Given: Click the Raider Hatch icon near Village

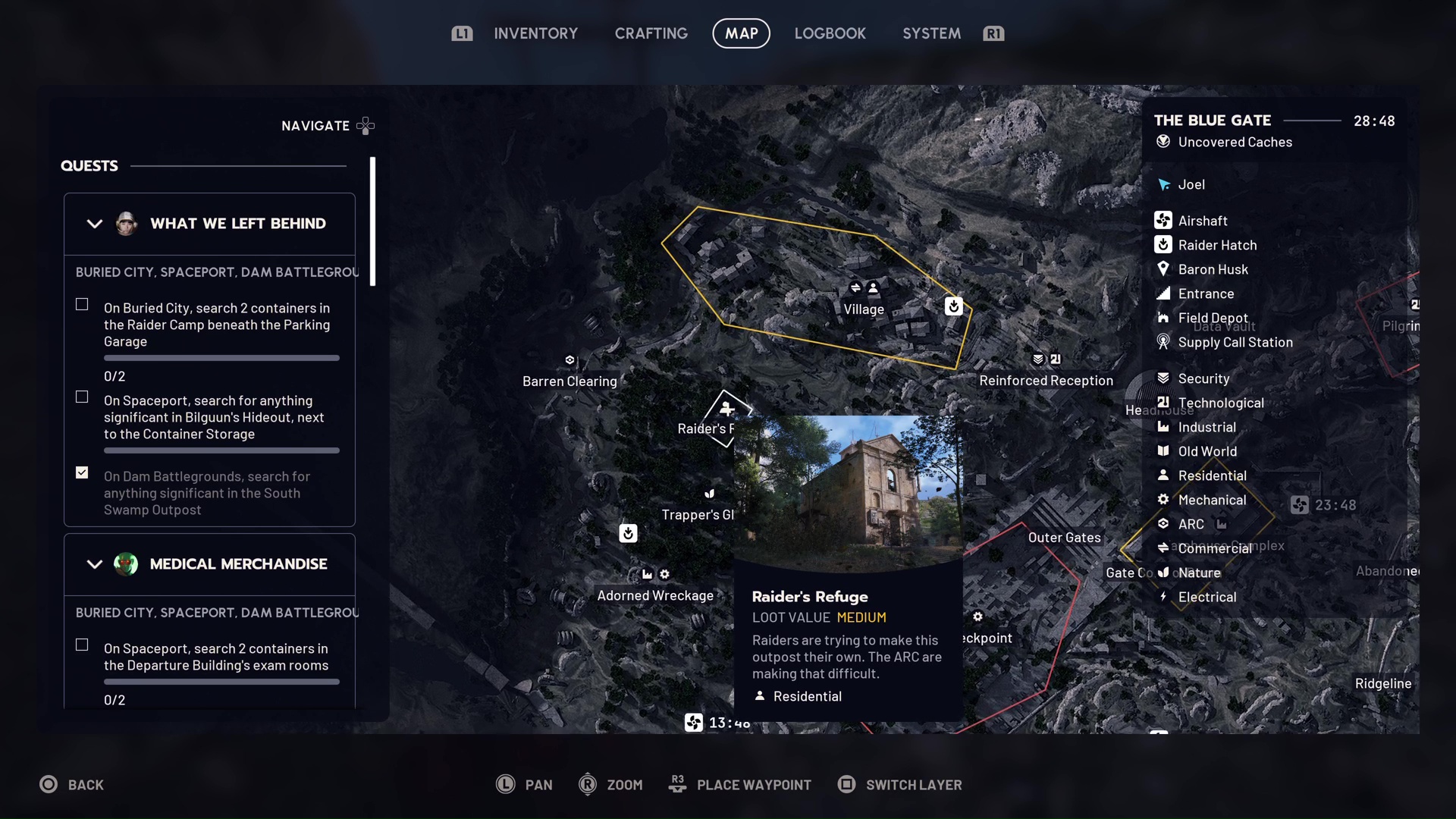Looking at the screenshot, I should 954,306.
